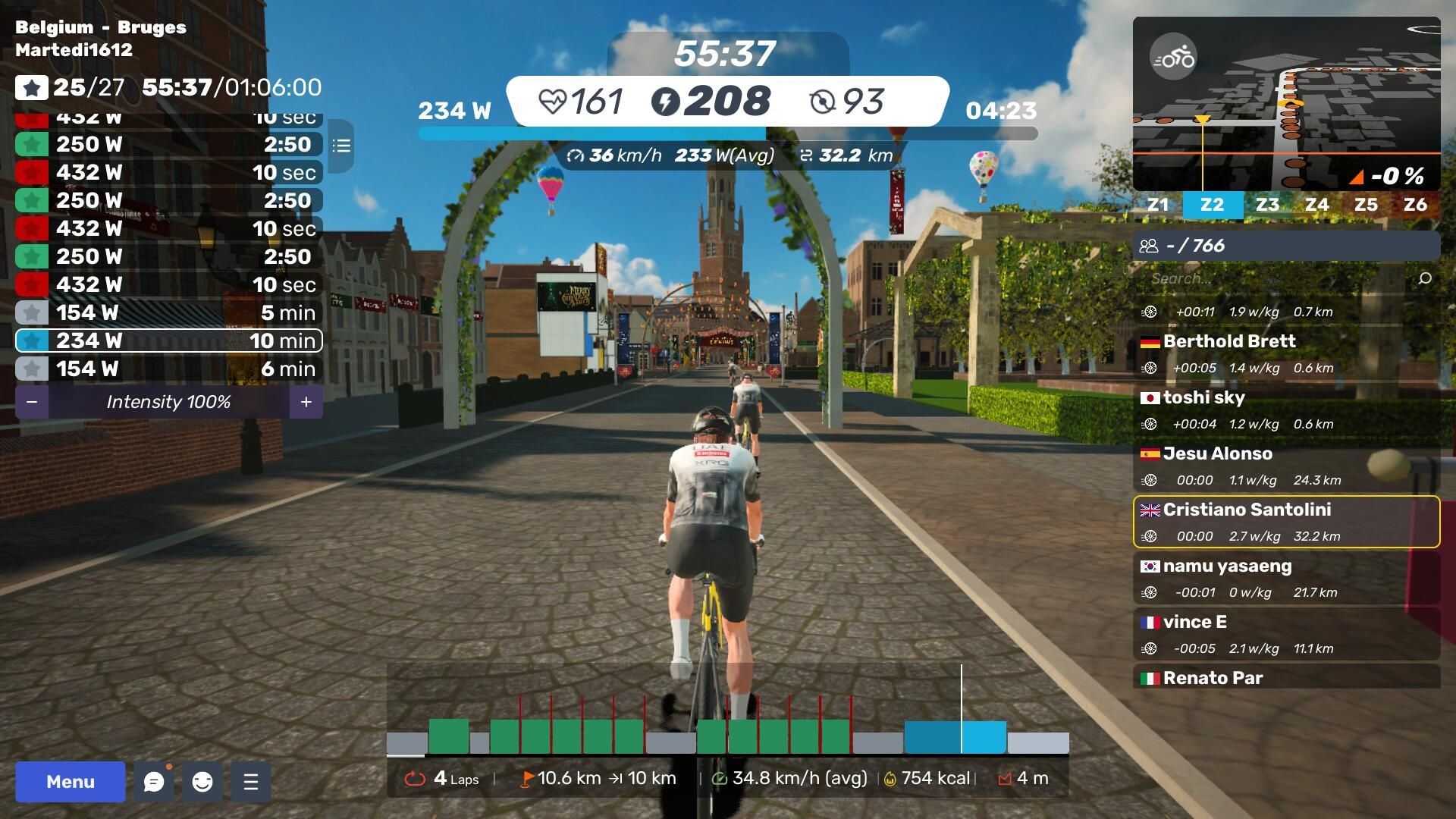
Task: Toggle the workout interval list panel
Action: [x=341, y=146]
